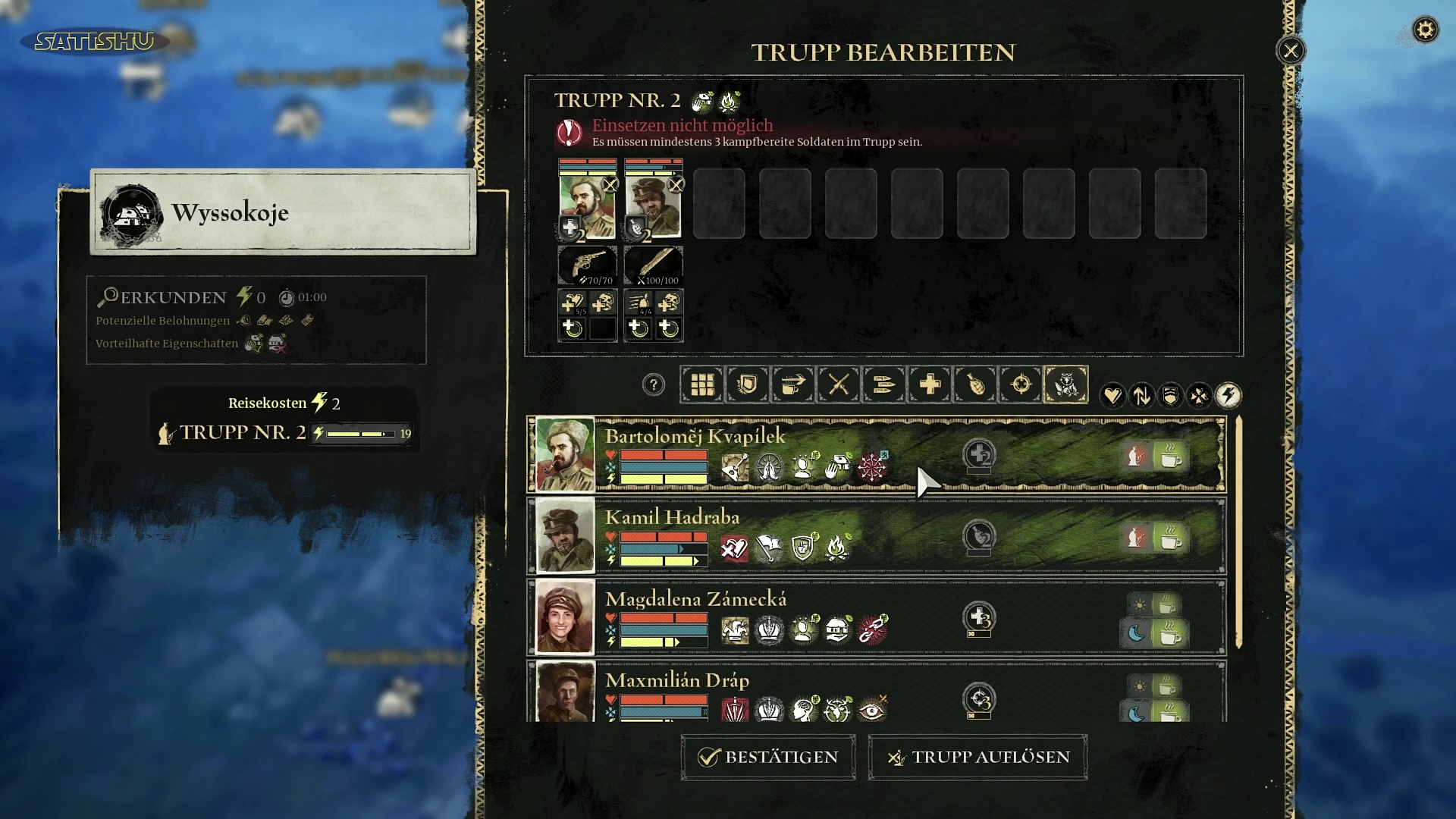Sort soldiers by the heart icon
Image resolution: width=1456 pixels, height=819 pixels.
point(1112,395)
